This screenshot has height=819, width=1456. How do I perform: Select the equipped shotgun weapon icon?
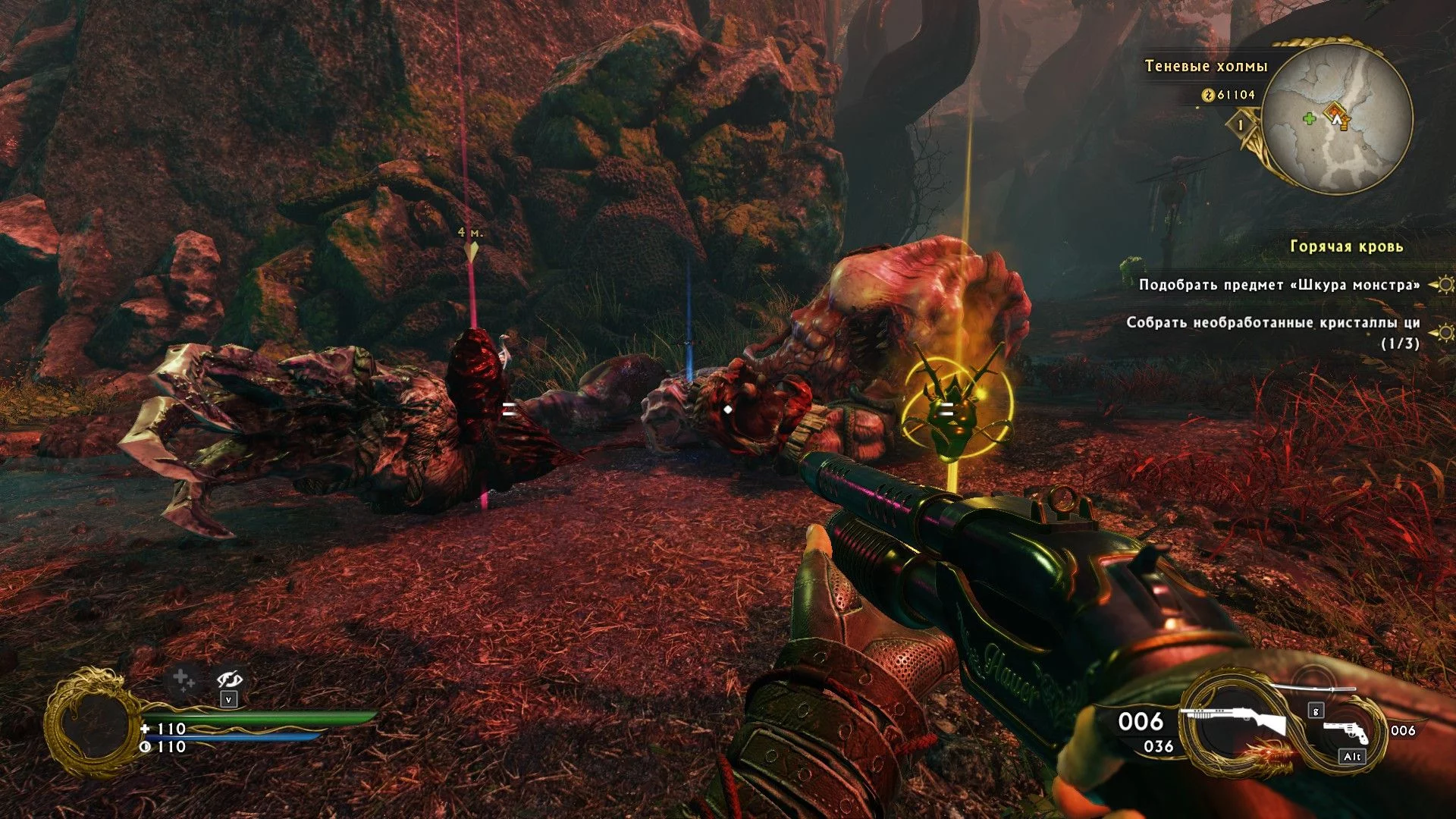click(x=1232, y=721)
